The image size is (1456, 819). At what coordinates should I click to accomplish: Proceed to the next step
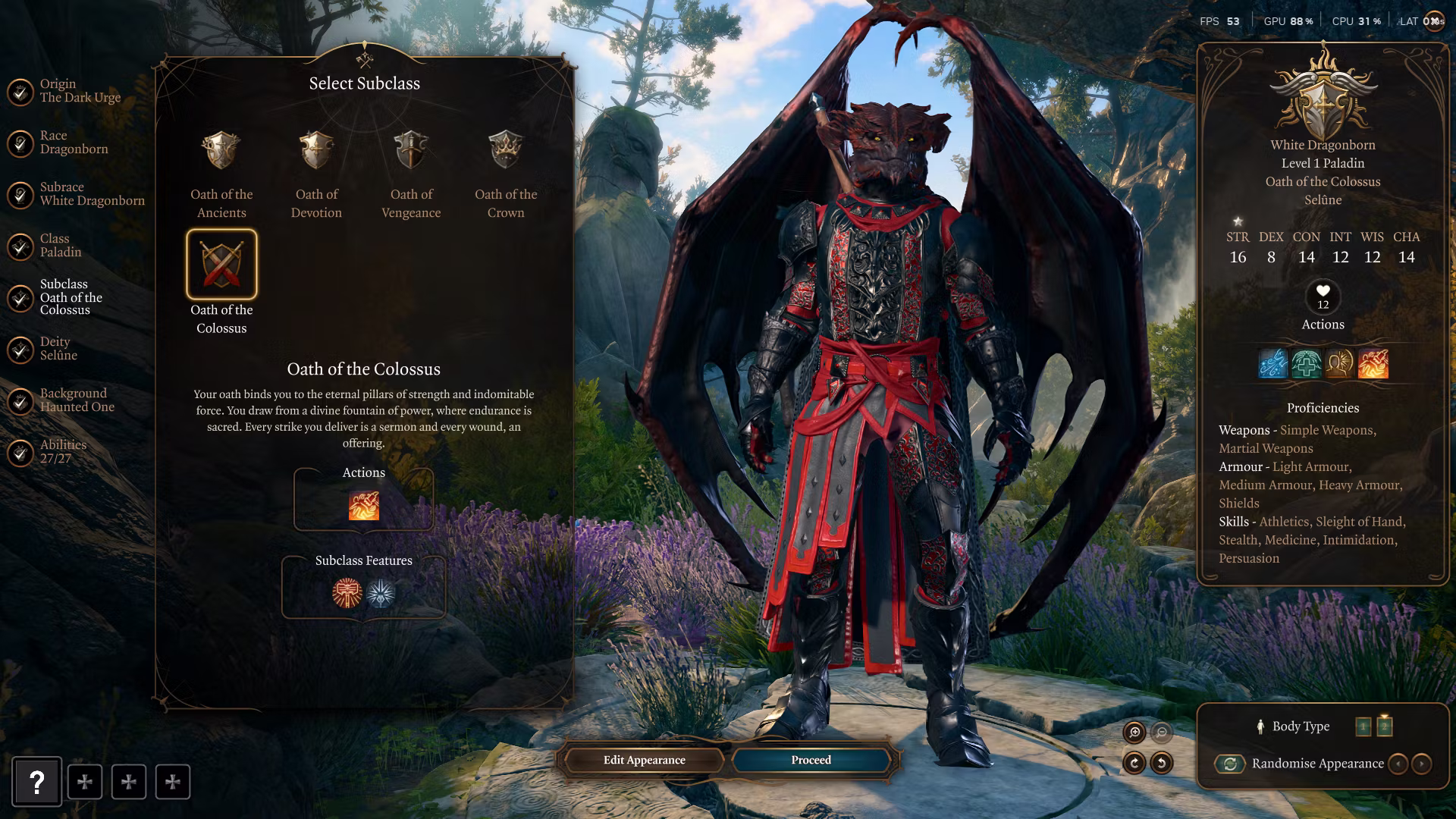(811, 760)
